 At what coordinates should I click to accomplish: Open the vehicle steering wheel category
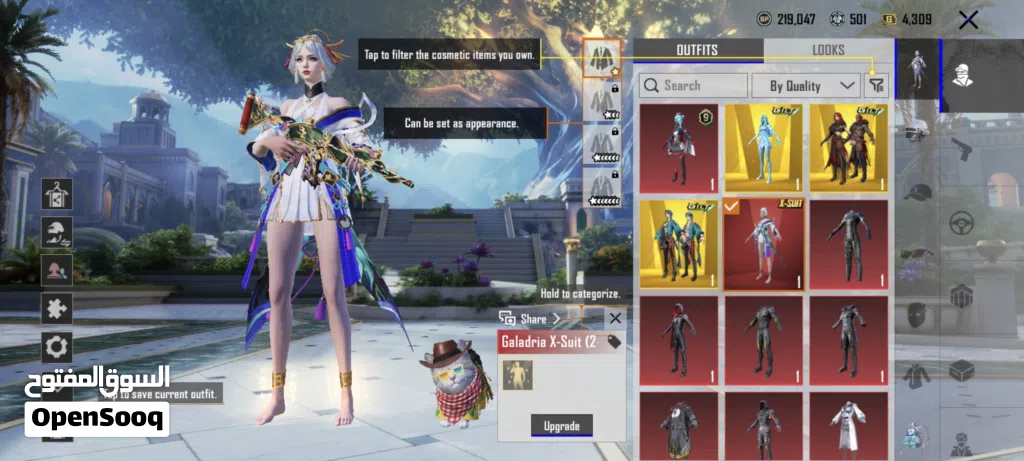961,222
